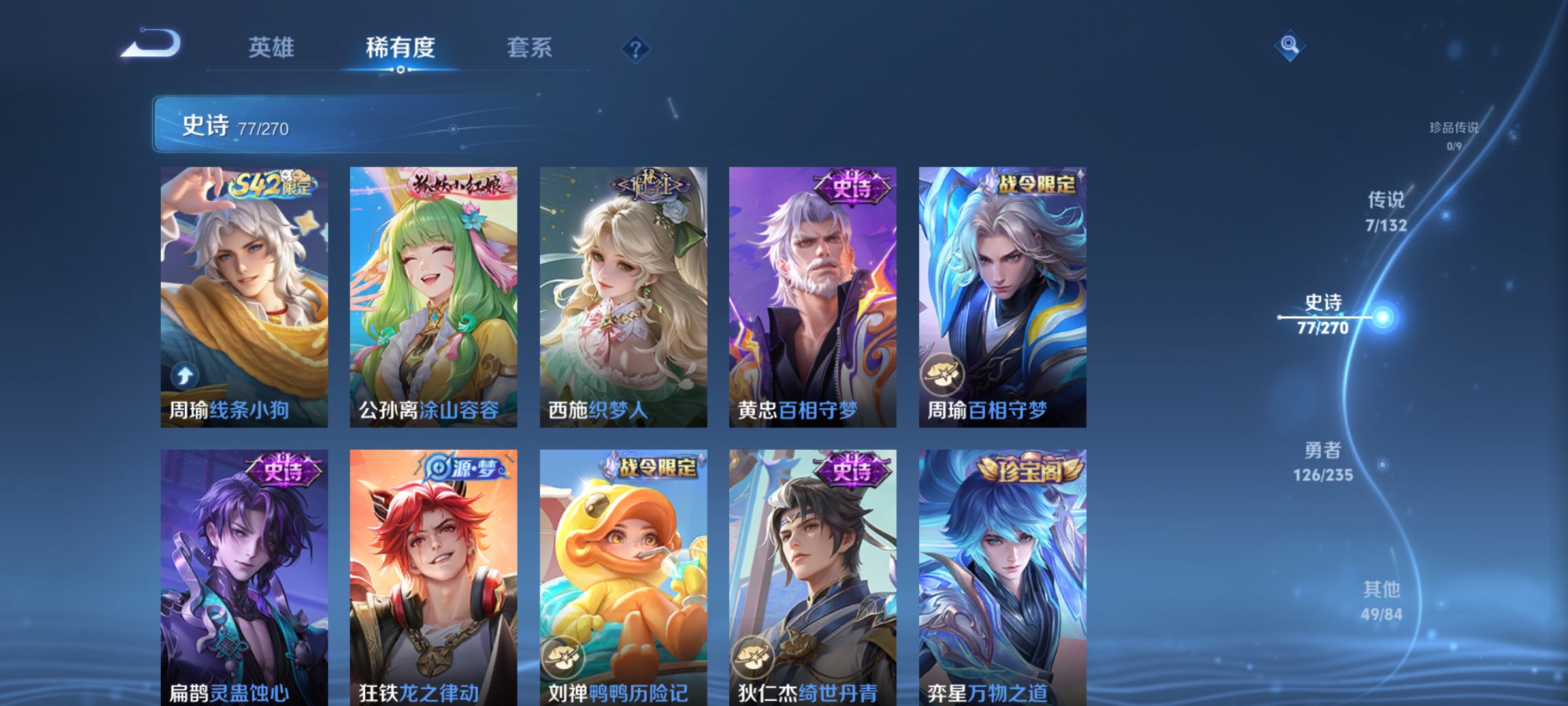Click the 狐妖小红娘 badge on 公孙离 card
This screenshot has height=706, width=1568.
pos(457,186)
